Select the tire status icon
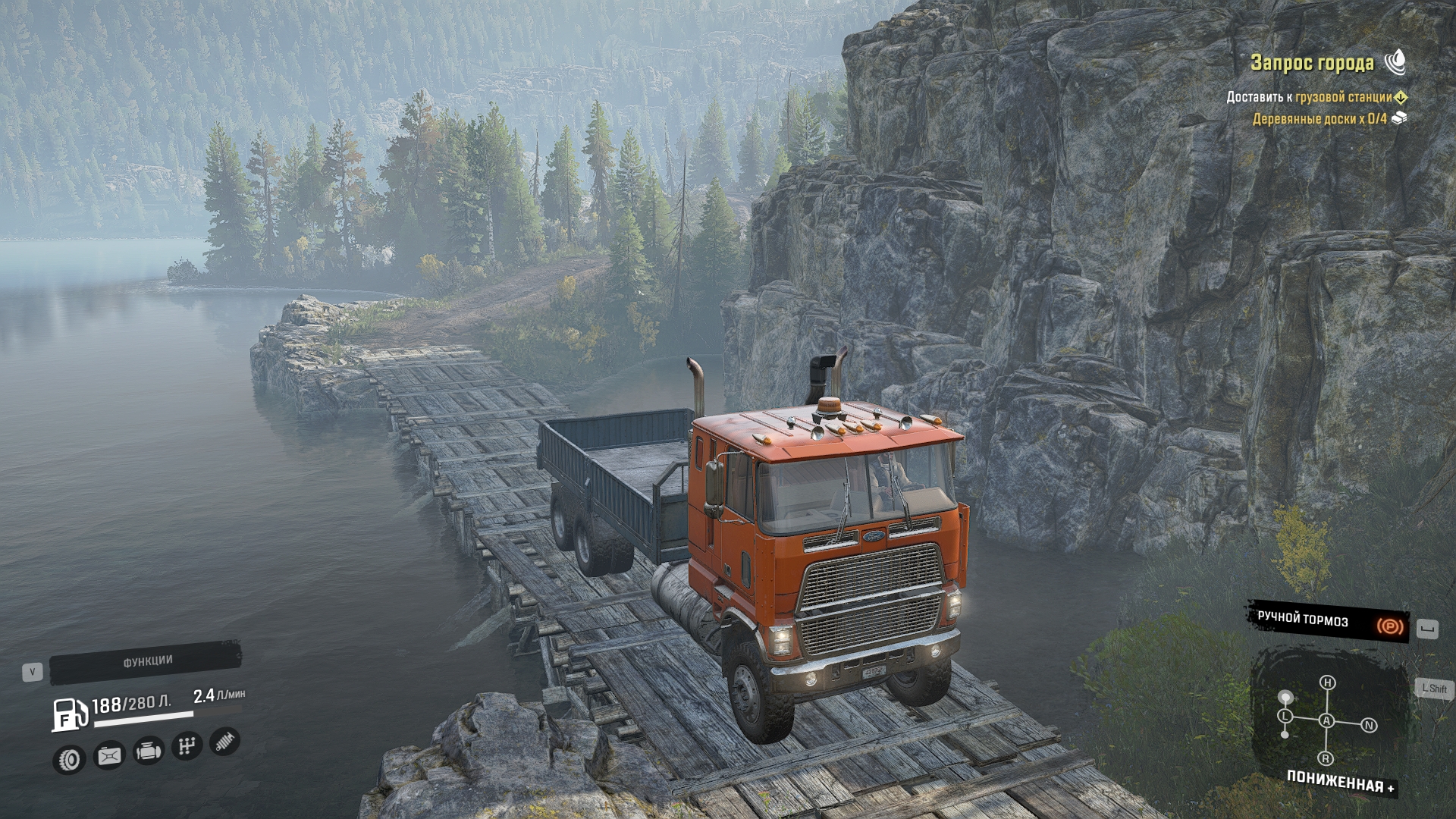The width and height of the screenshot is (1456, 819). [x=70, y=759]
